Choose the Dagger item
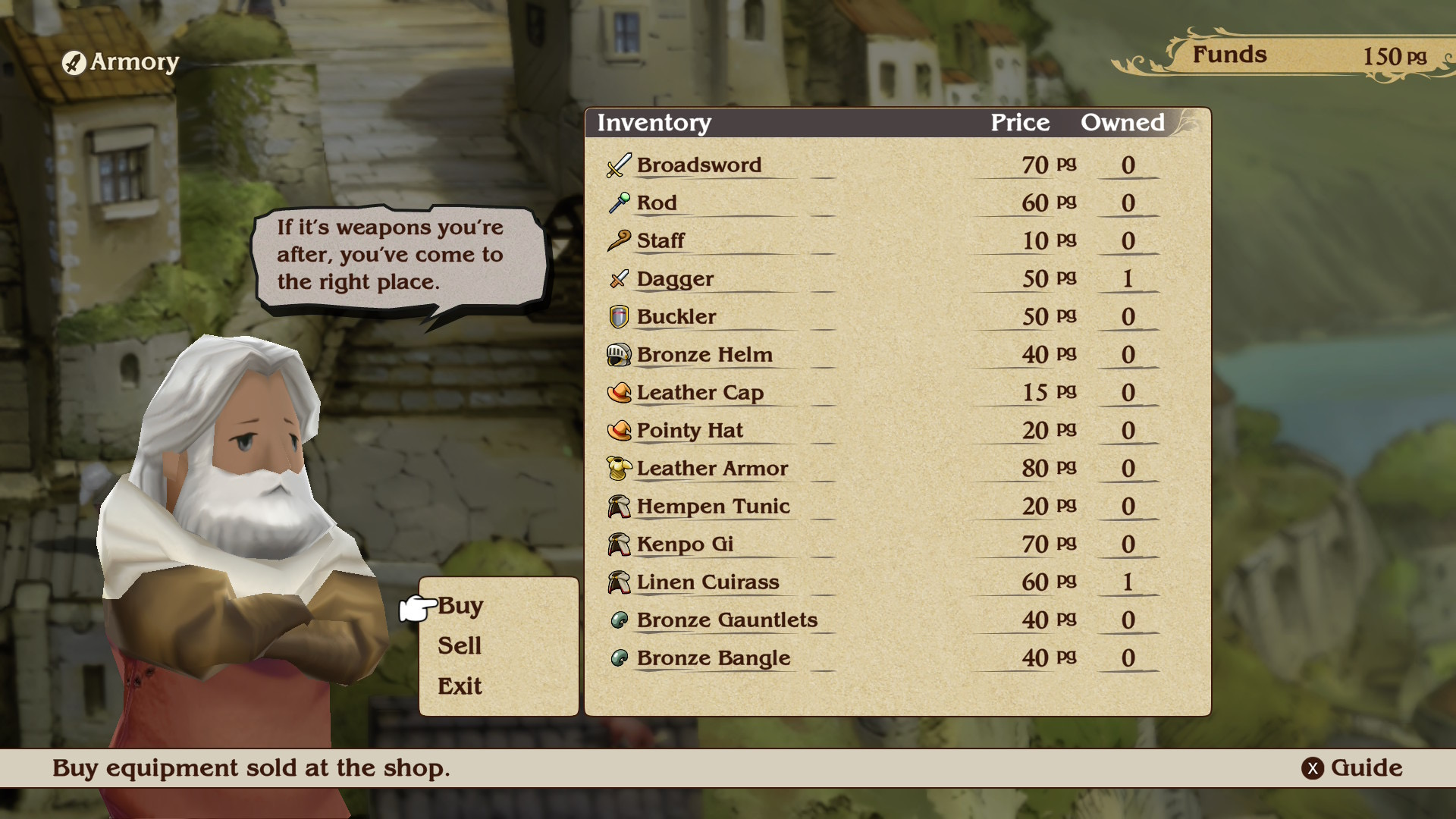The width and height of the screenshot is (1456, 819). [675, 279]
